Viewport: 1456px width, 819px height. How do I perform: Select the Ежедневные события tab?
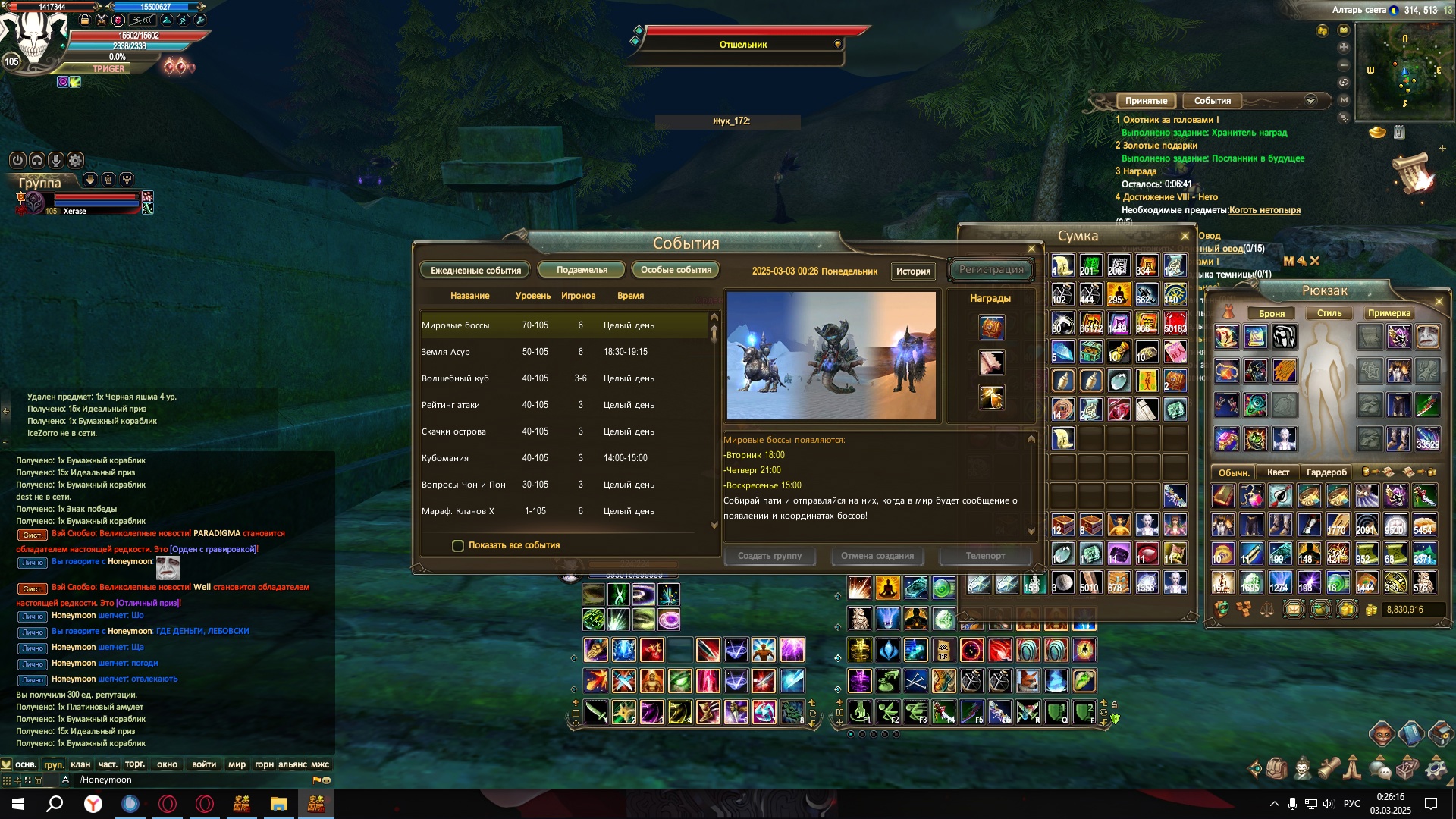point(475,271)
